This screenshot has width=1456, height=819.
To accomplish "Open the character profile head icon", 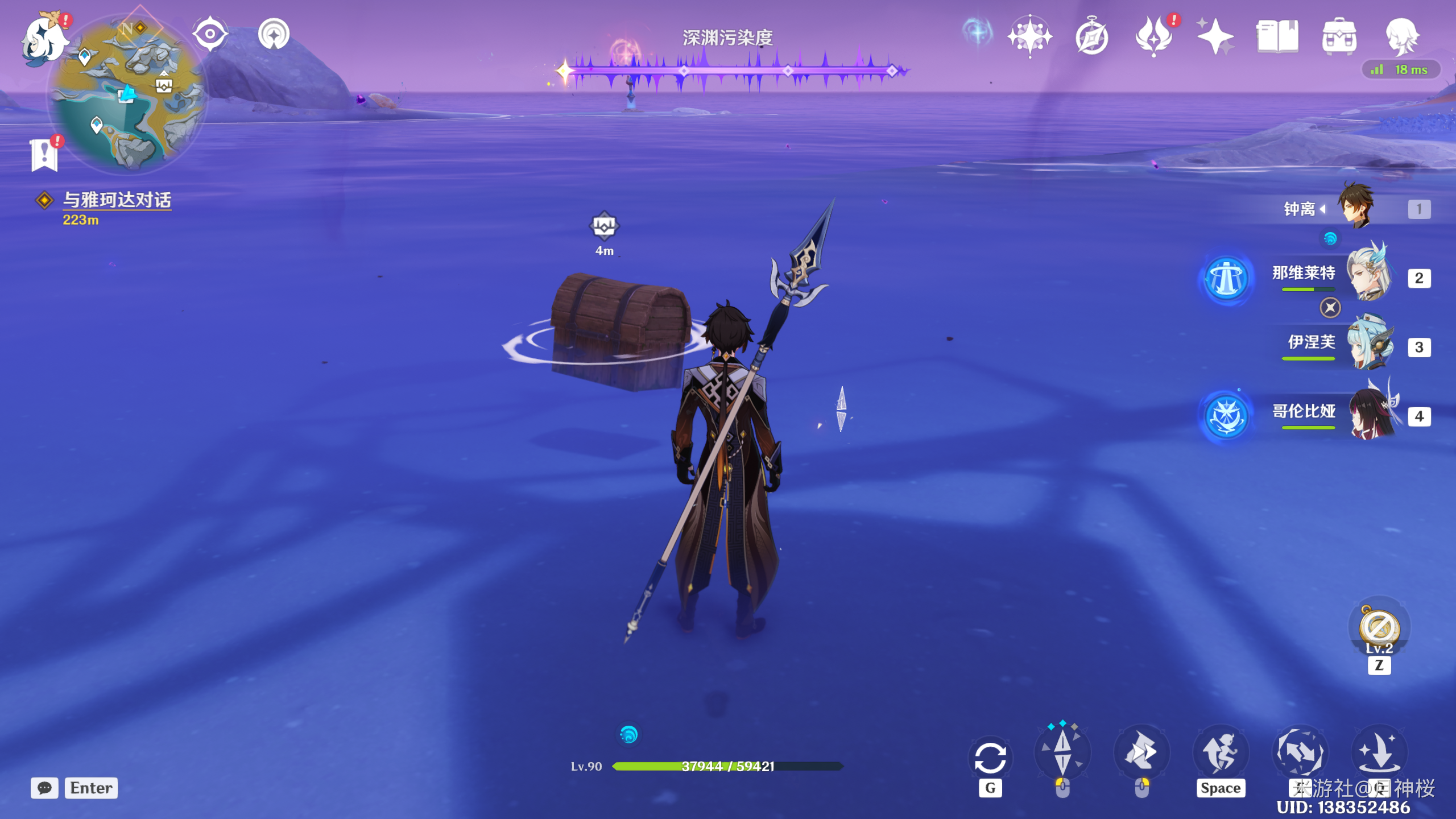I will [1401, 36].
